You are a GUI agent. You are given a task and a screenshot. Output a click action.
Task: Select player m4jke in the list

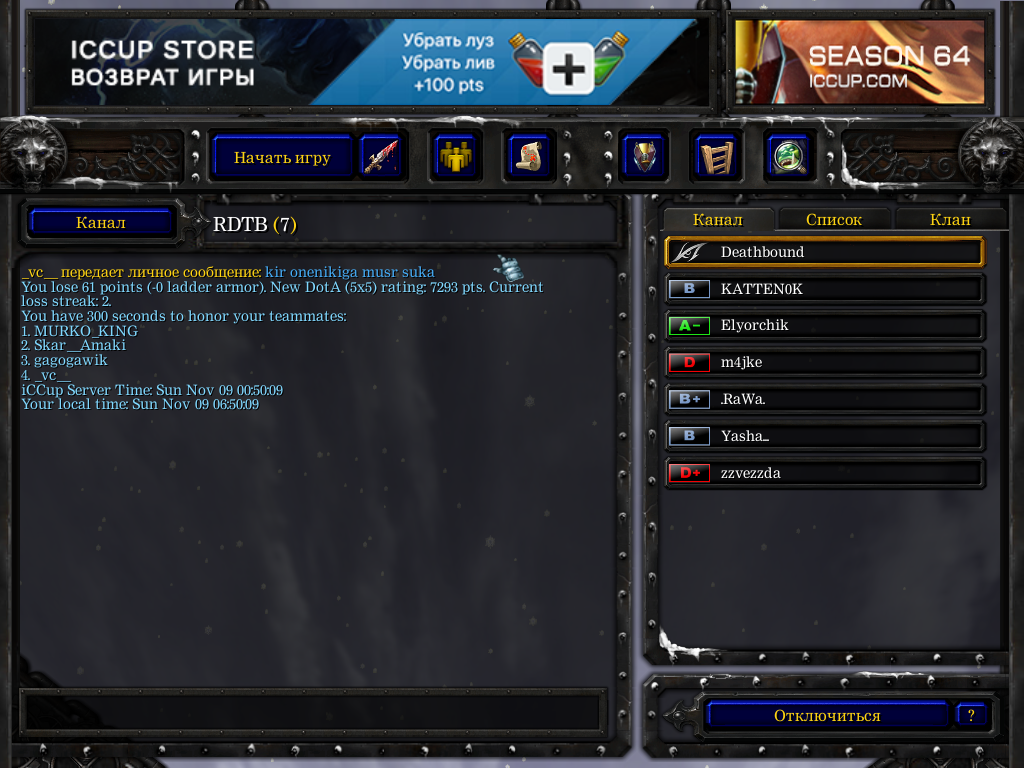coord(824,363)
